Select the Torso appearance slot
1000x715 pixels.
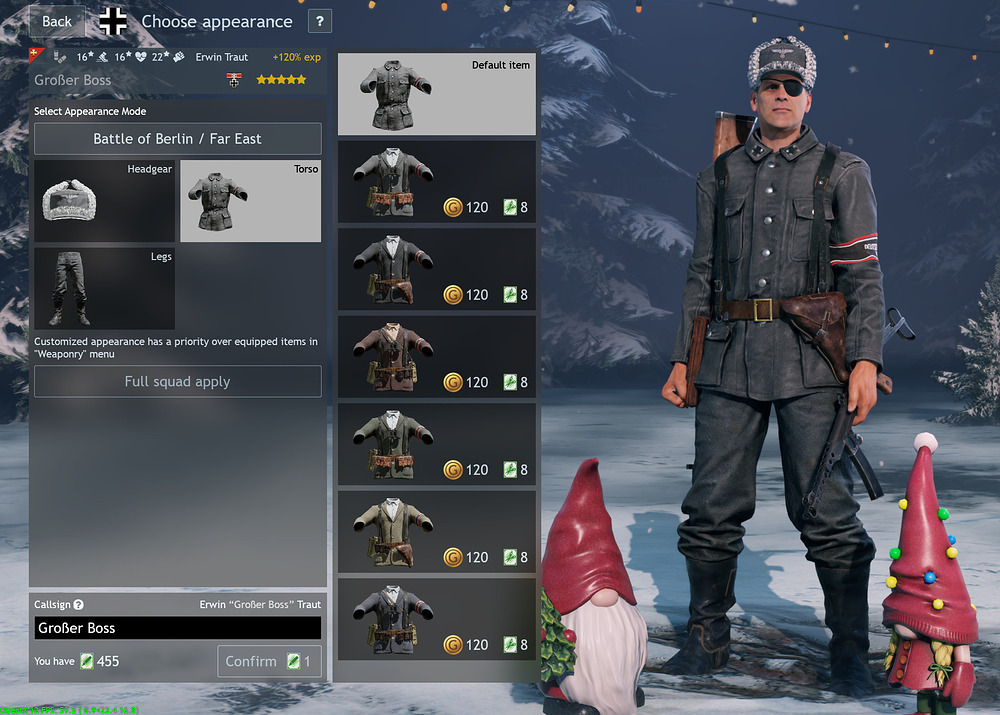coord(250,200)
